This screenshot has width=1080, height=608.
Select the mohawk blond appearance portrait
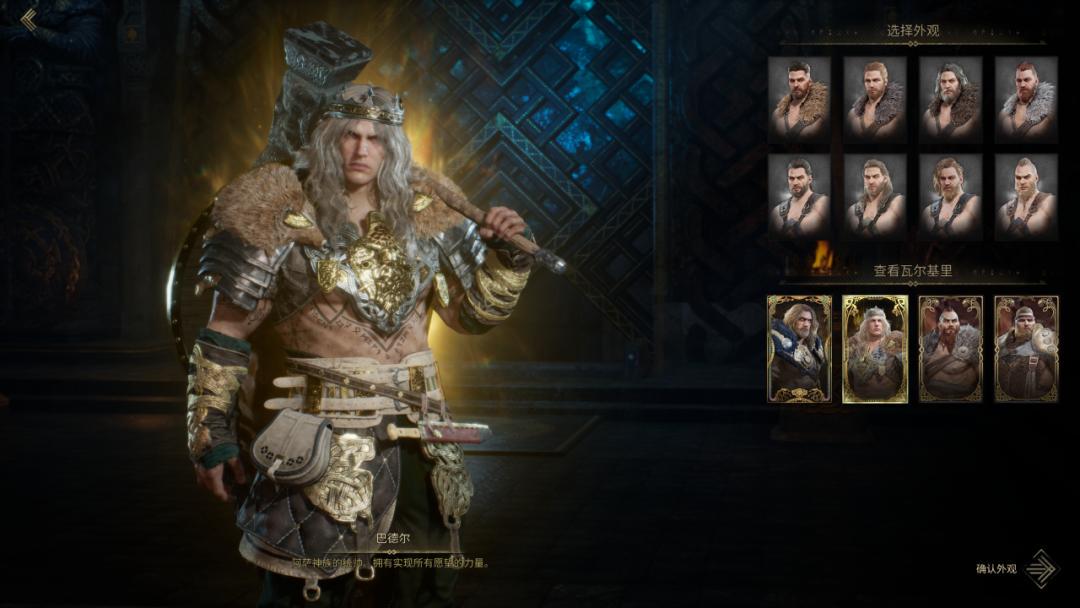pyautogui.click(x=1026, y=196)
